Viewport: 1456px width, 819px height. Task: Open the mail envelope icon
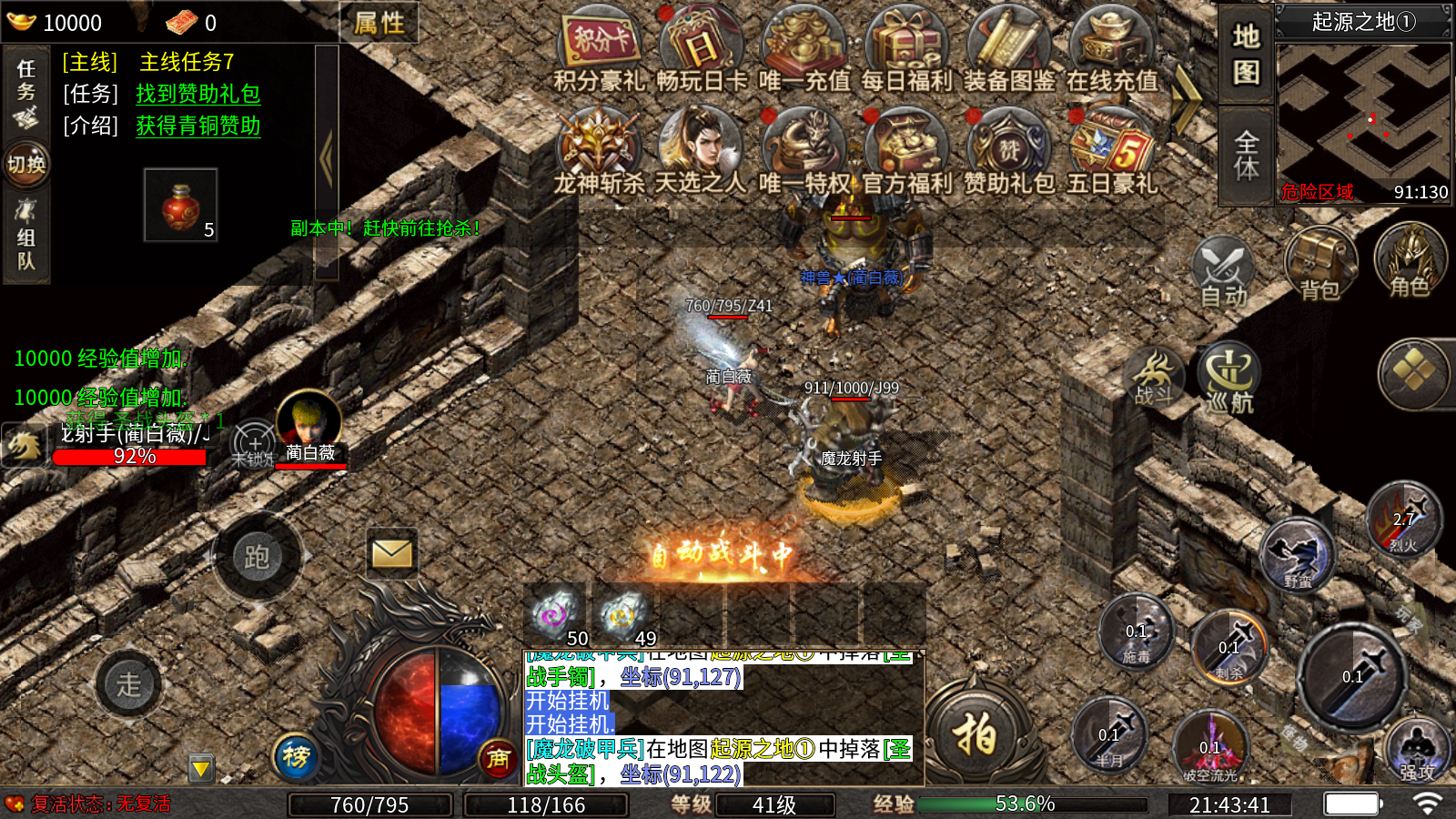point(392,552)
